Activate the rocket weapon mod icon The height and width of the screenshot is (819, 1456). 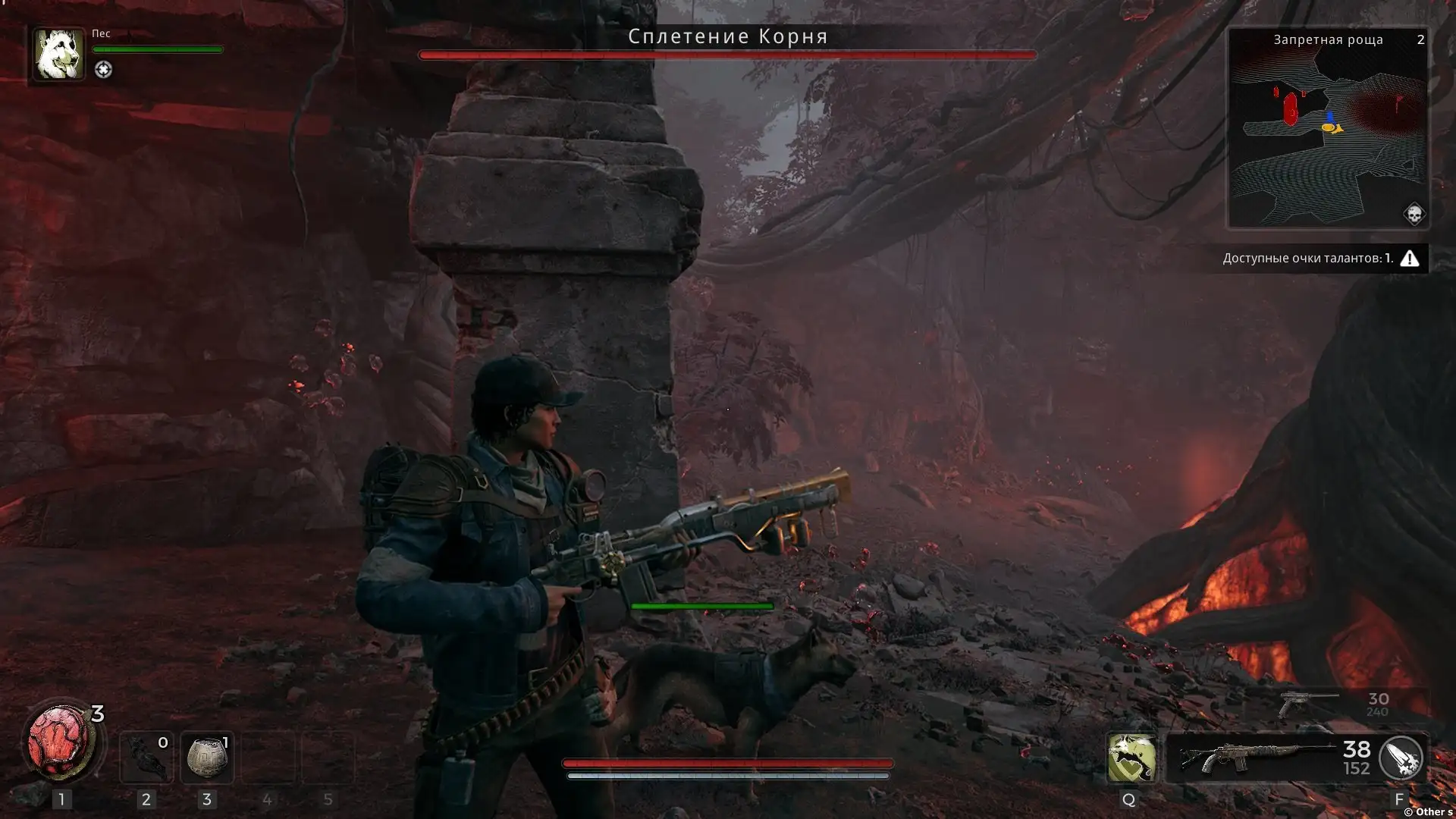(x=1401, y=758)
